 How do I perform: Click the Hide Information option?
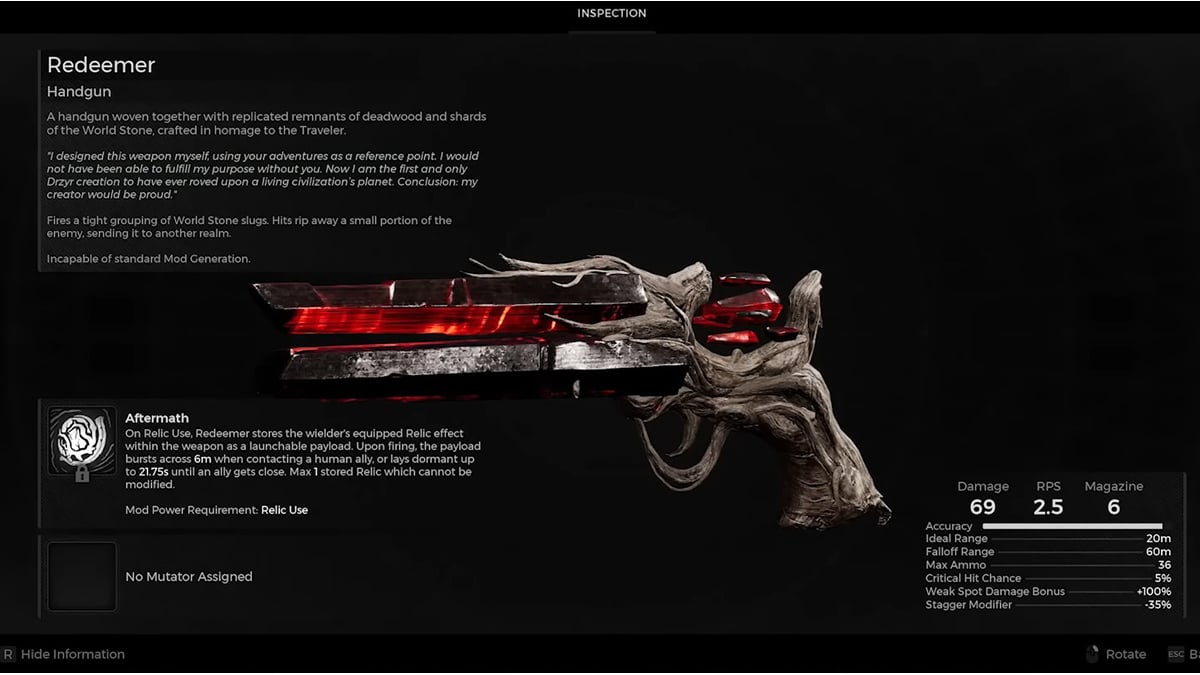point(72,654)
